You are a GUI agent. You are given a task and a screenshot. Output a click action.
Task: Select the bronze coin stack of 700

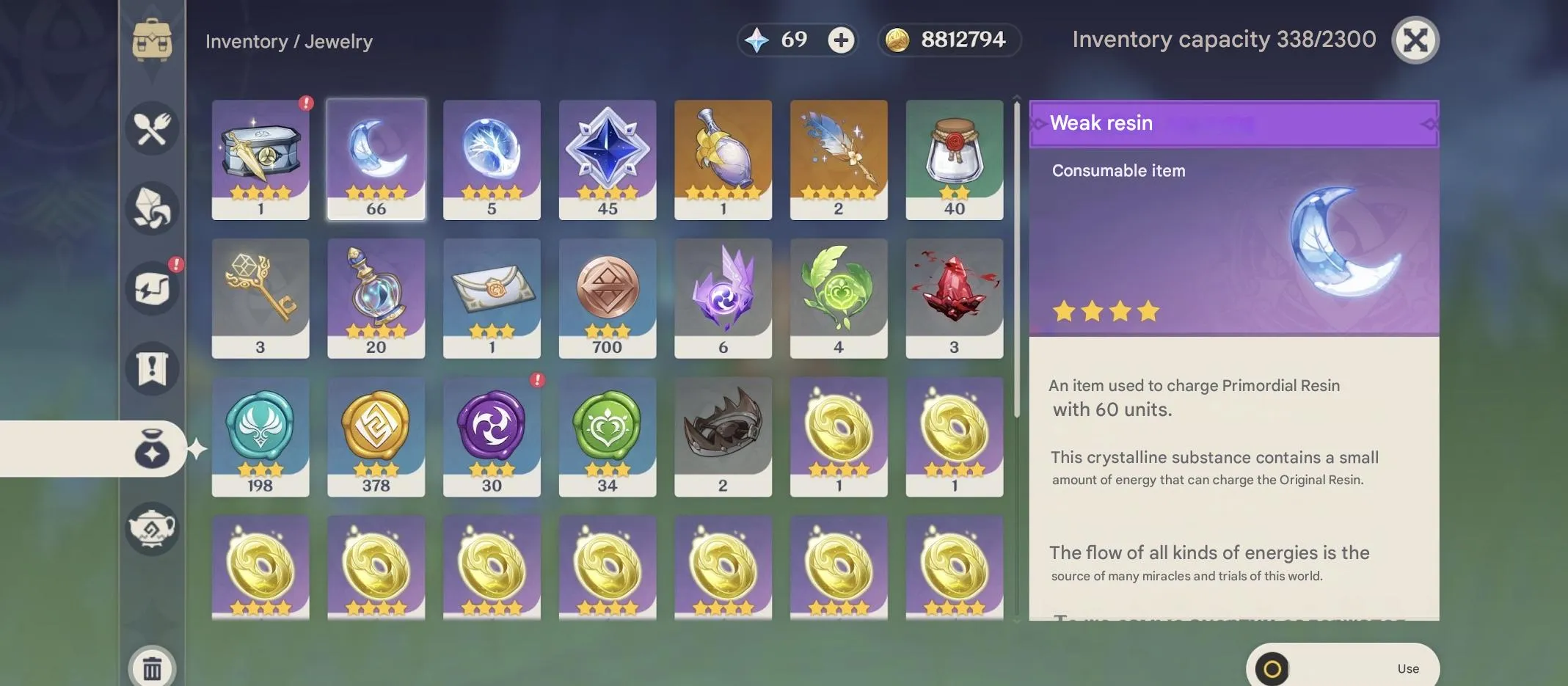point(607,298)
